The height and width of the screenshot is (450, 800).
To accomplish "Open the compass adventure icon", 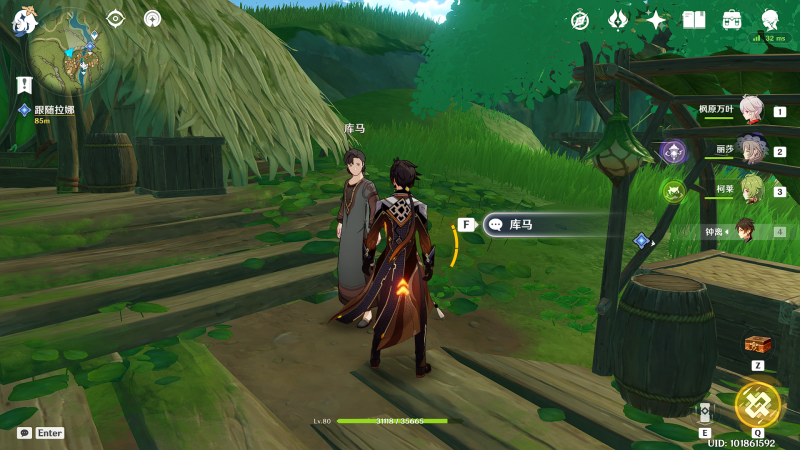I will pos(580,20).
